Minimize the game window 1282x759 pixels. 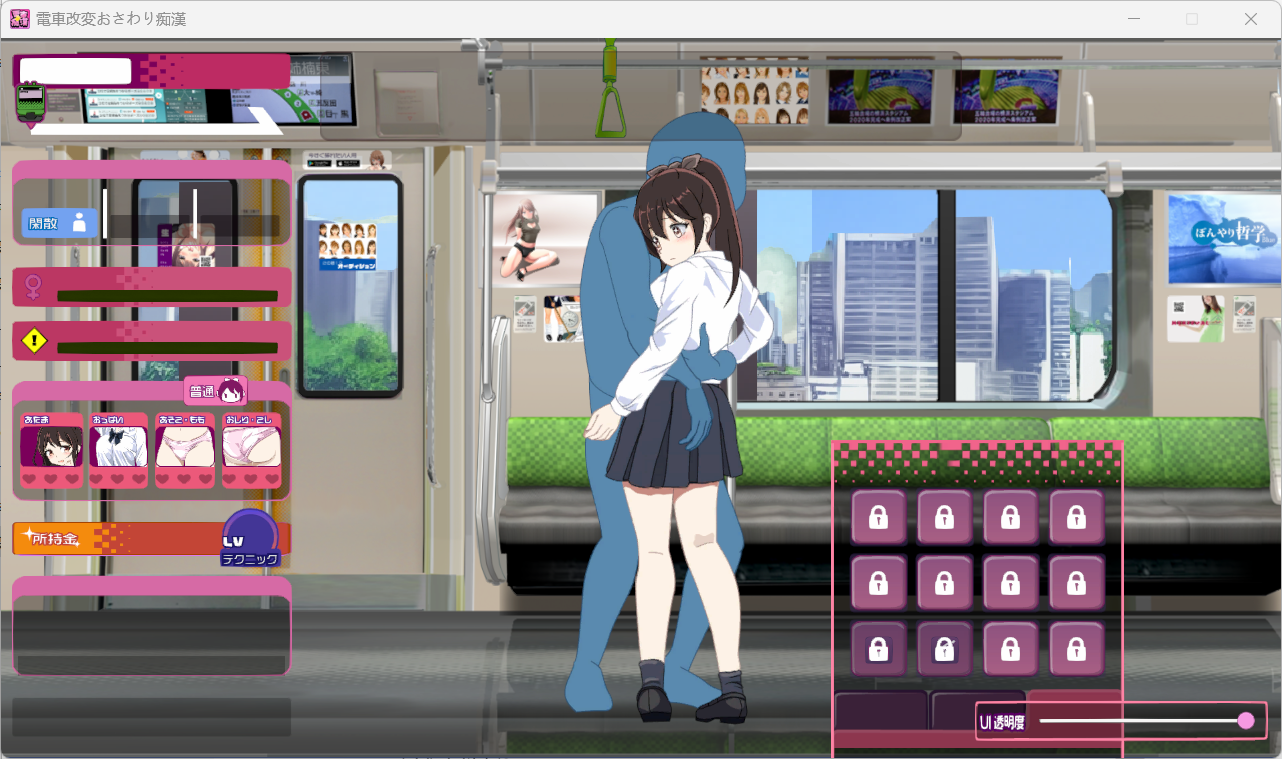pyautogui.click(x=1134, y=19)
